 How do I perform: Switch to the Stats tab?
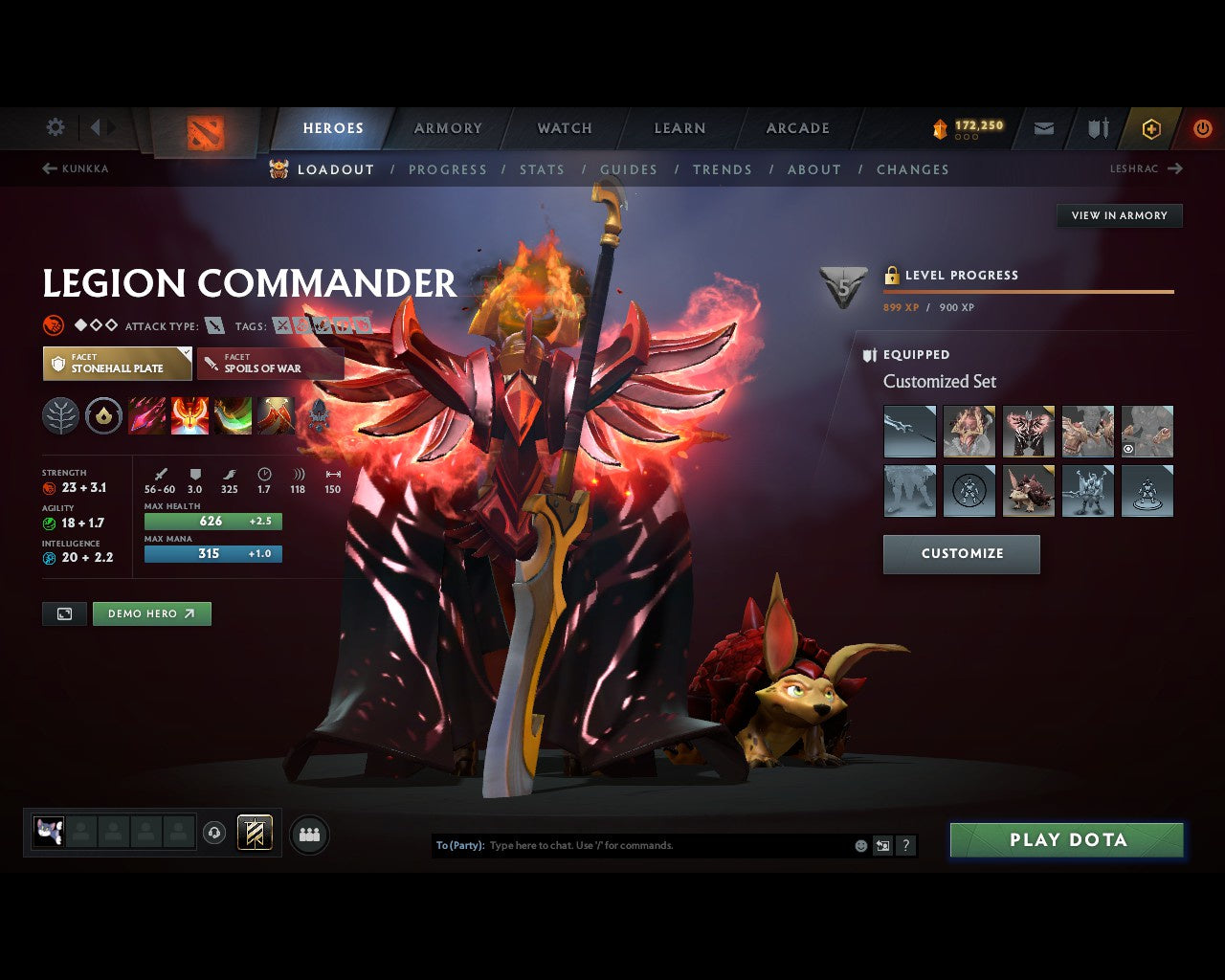pos(542,169)
